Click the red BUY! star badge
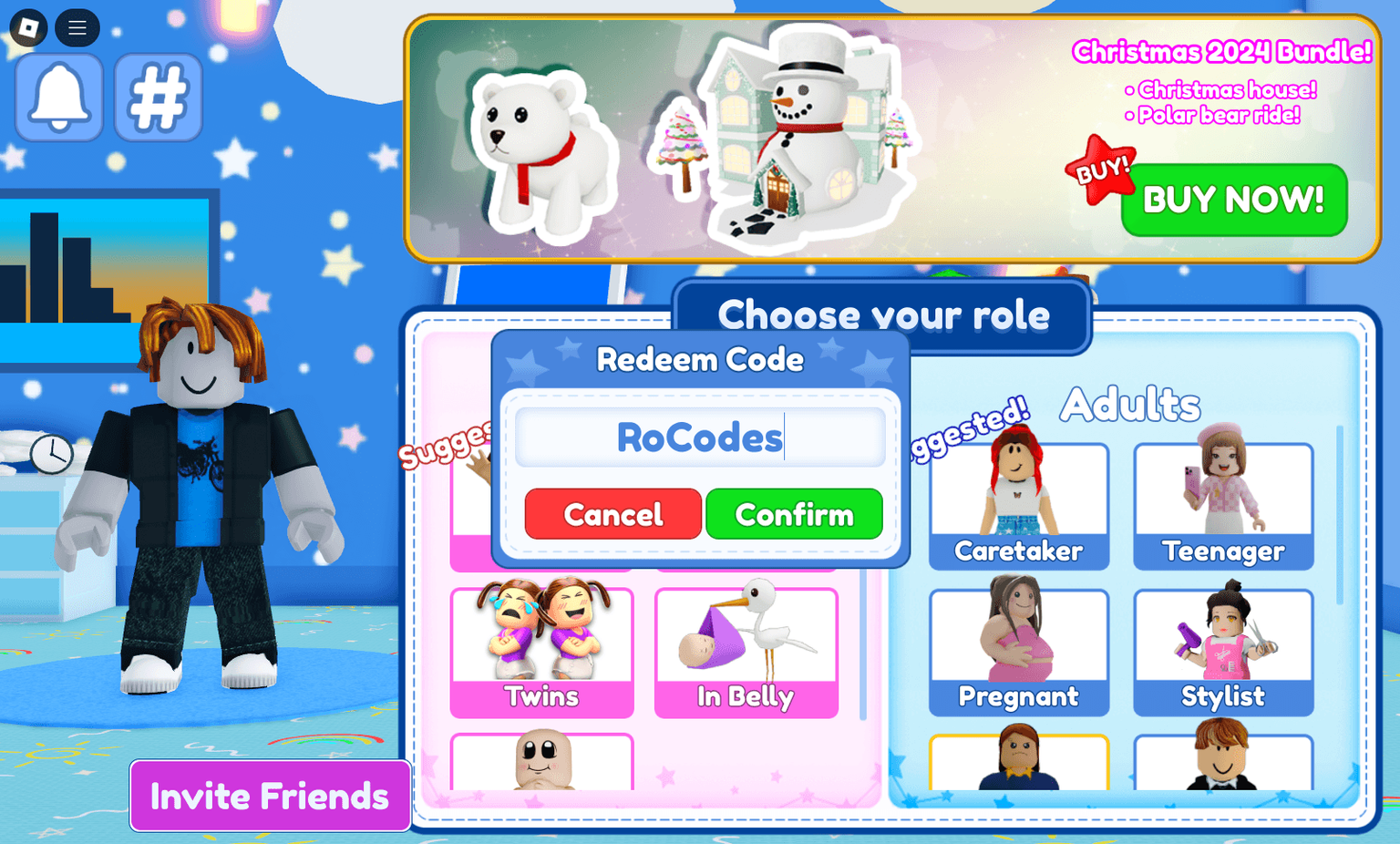 [1103, 169]
